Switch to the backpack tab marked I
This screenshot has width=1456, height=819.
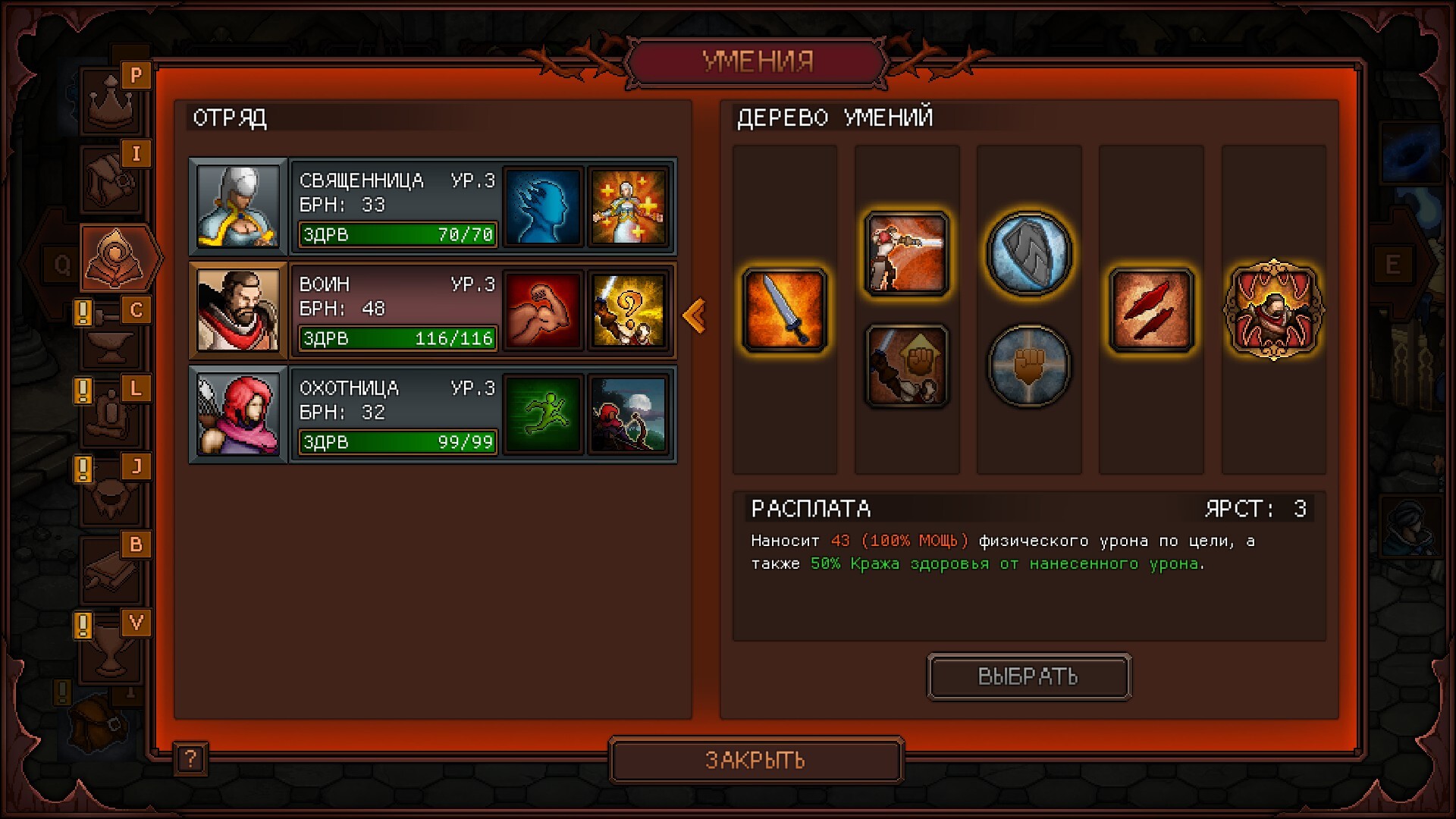coord(112,179)
